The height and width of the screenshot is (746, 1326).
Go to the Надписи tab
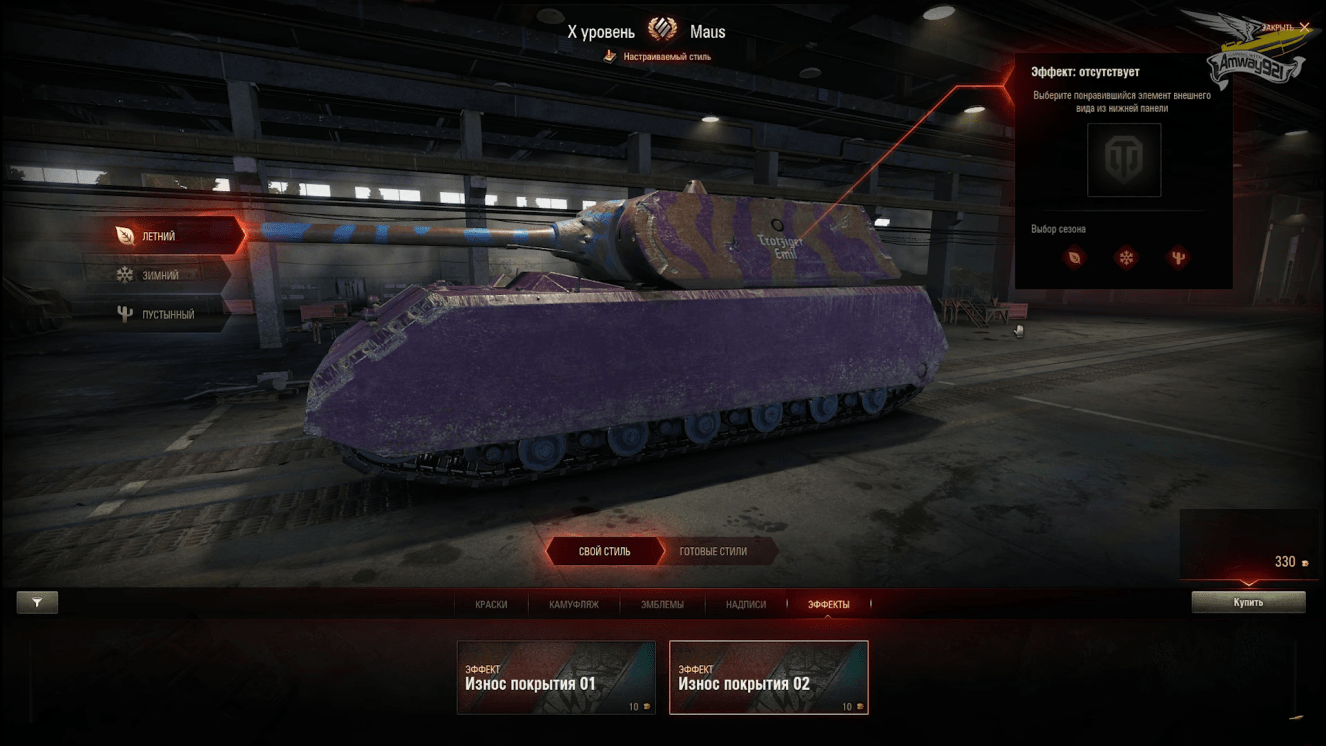click(746, 604)
